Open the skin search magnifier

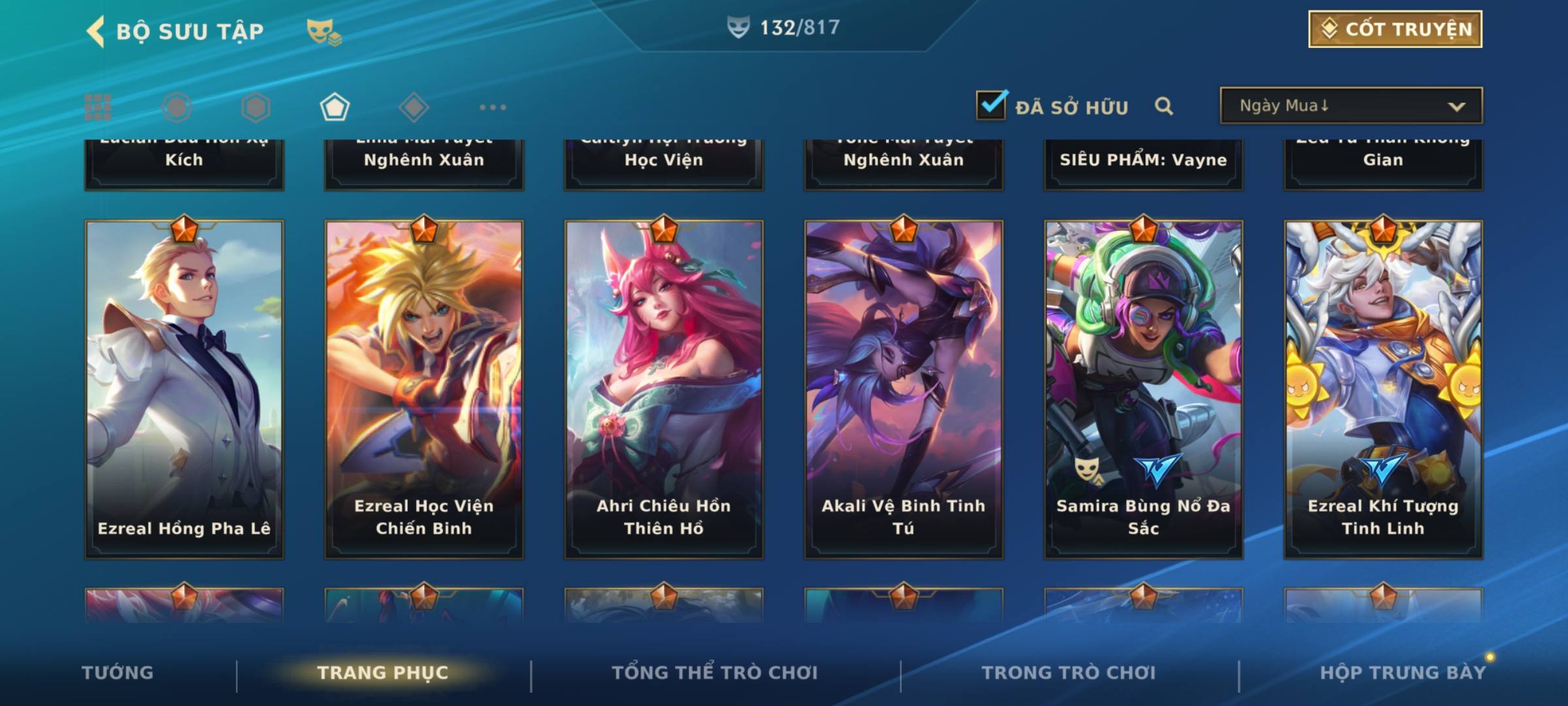pos(1164,106)
